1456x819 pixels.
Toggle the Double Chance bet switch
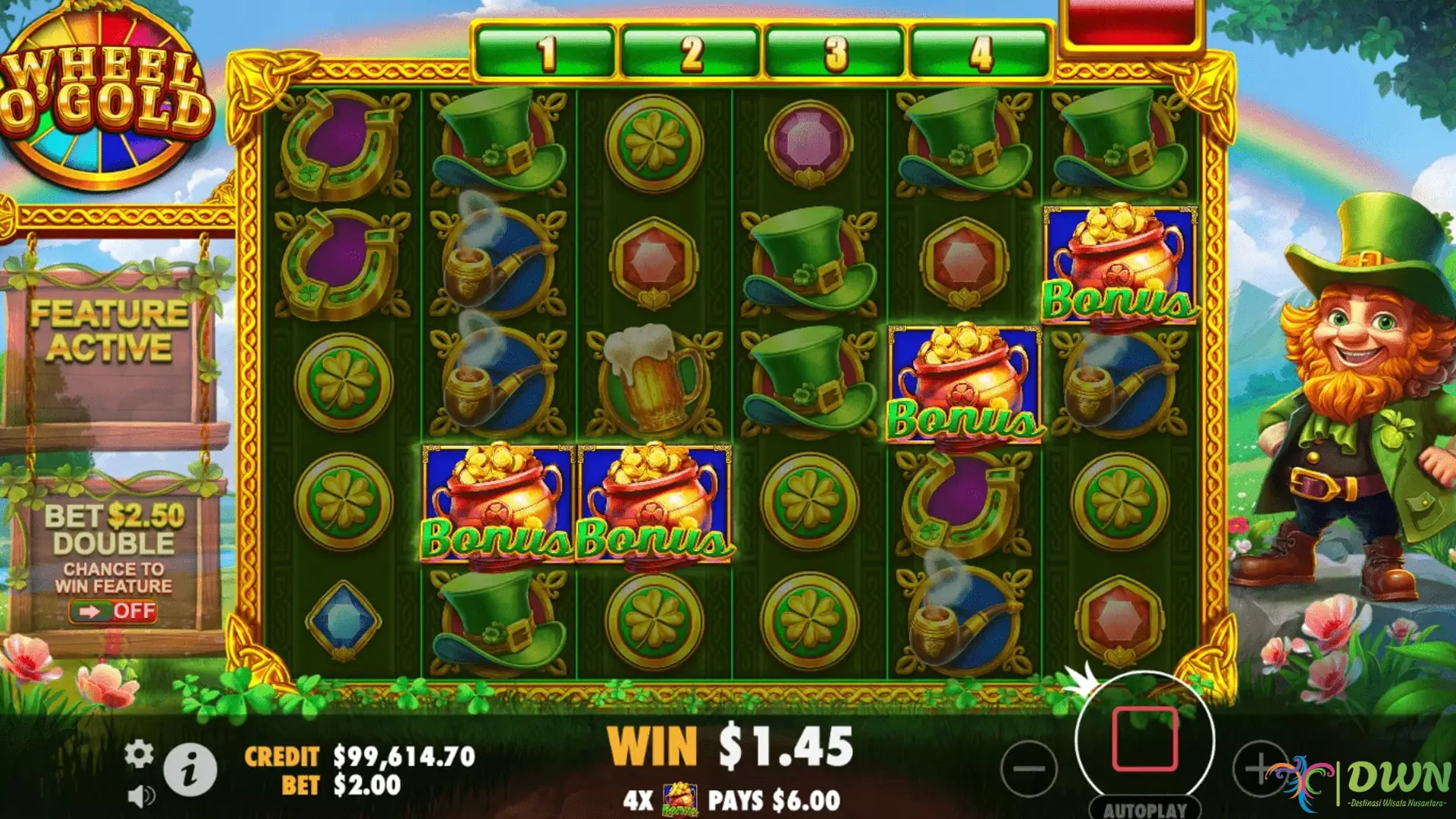tap(114, 611)
